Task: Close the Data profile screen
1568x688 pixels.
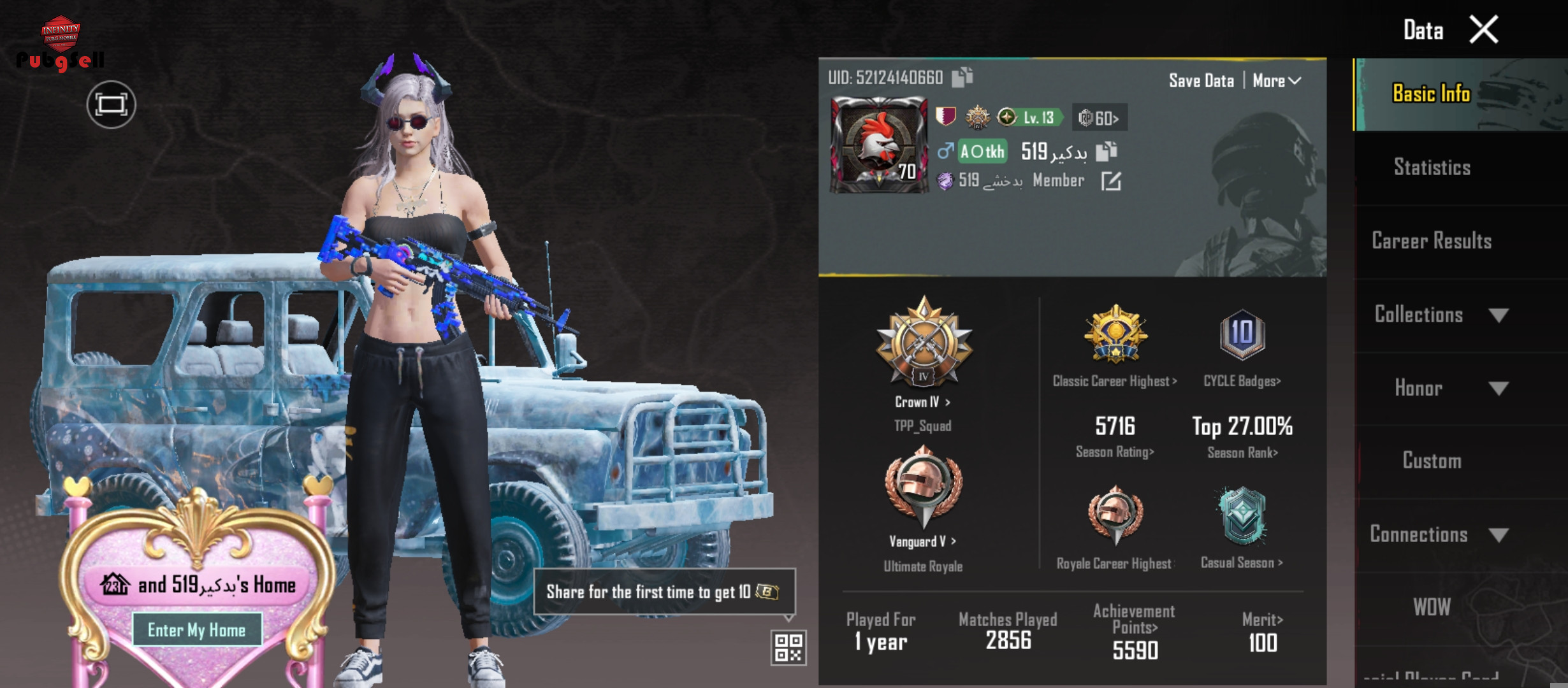Action: 1483,30
